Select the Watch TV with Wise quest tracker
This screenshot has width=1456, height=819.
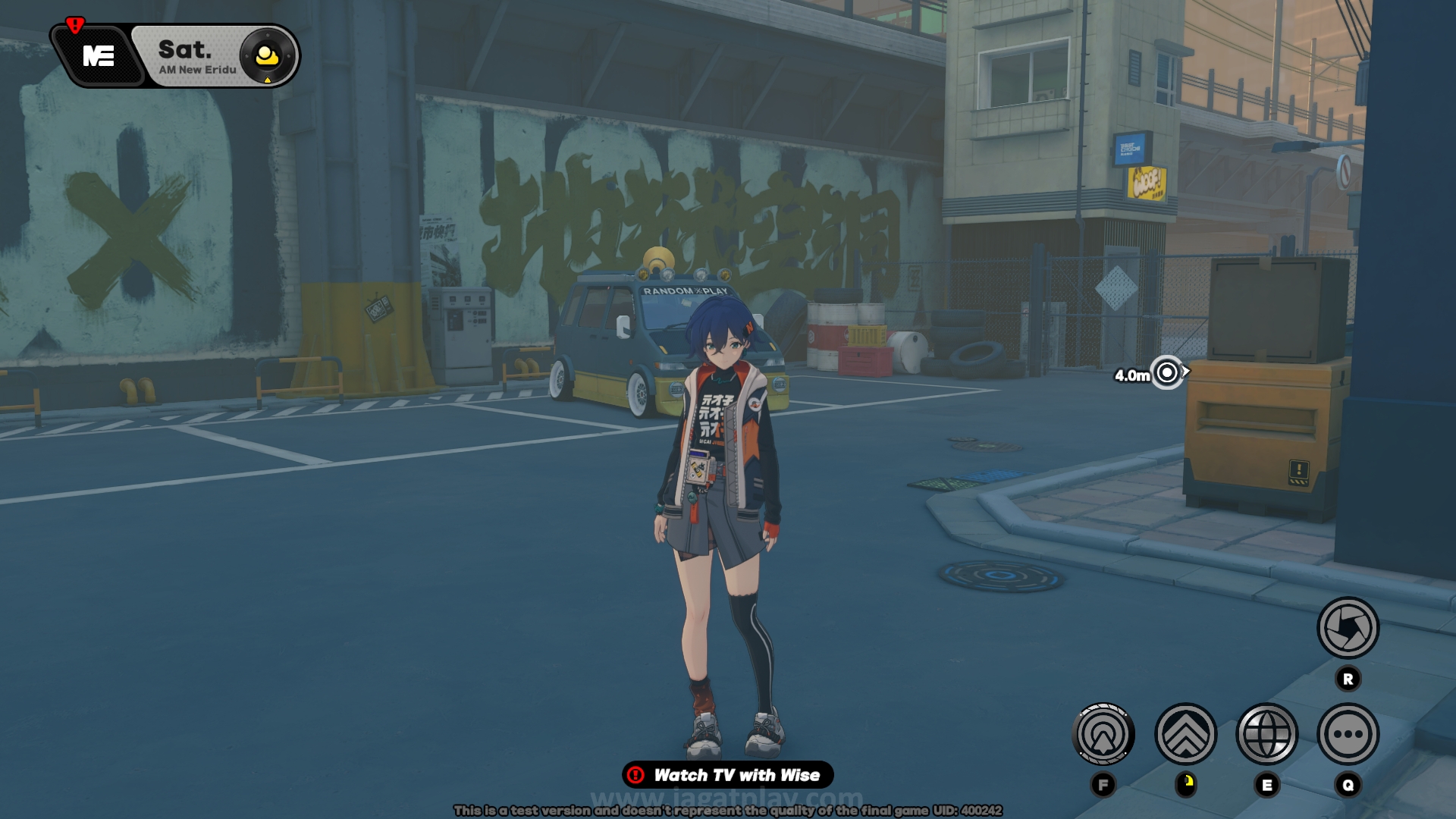tap(728, 775)
